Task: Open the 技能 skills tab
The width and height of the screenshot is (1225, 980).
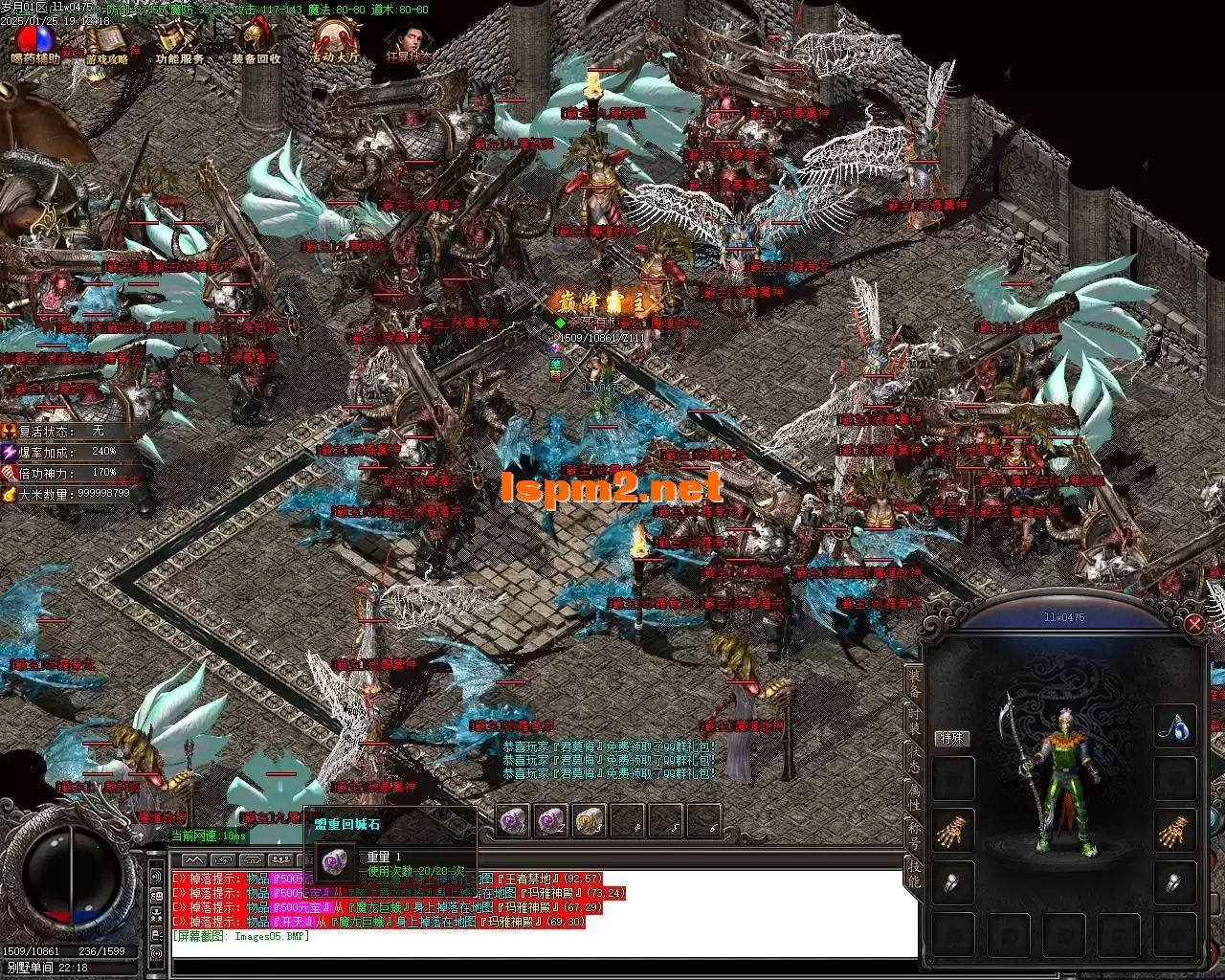Action: point(916,873)
